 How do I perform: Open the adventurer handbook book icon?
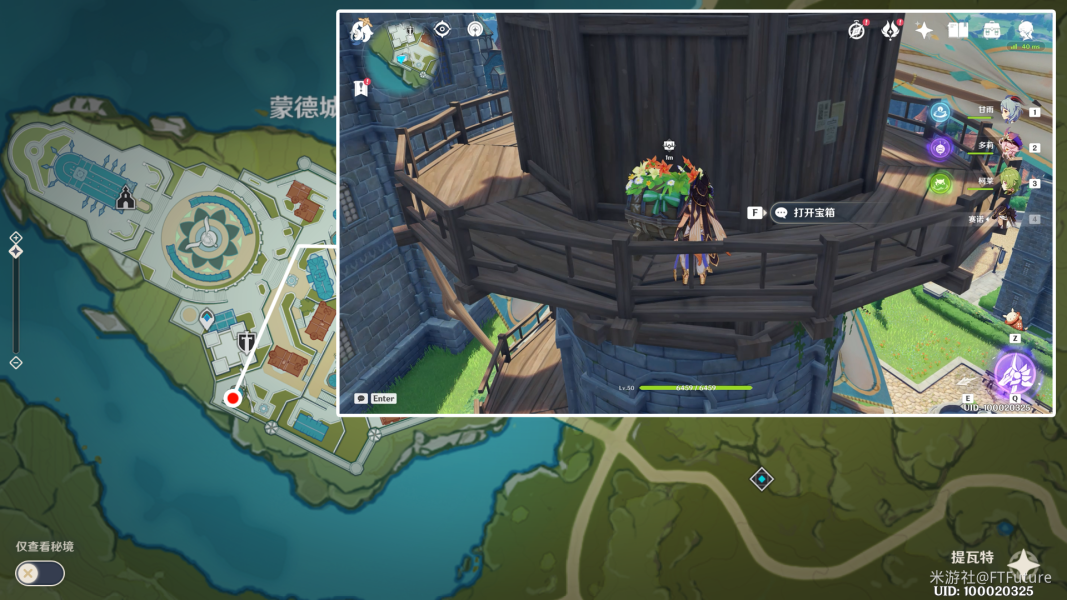(x=958, y=30)
